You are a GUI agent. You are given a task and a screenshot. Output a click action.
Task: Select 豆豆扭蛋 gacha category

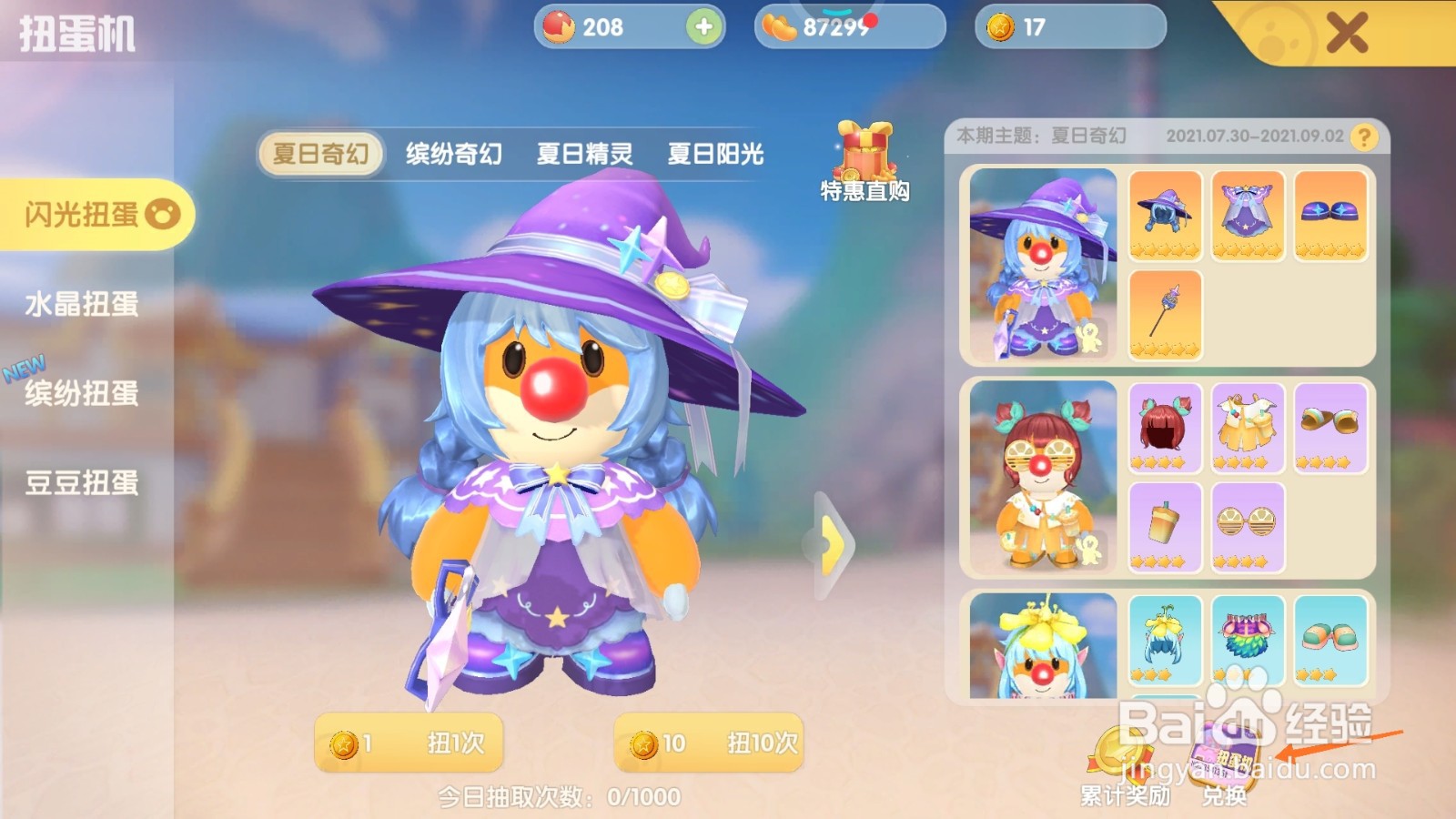(x=82, y=485)
